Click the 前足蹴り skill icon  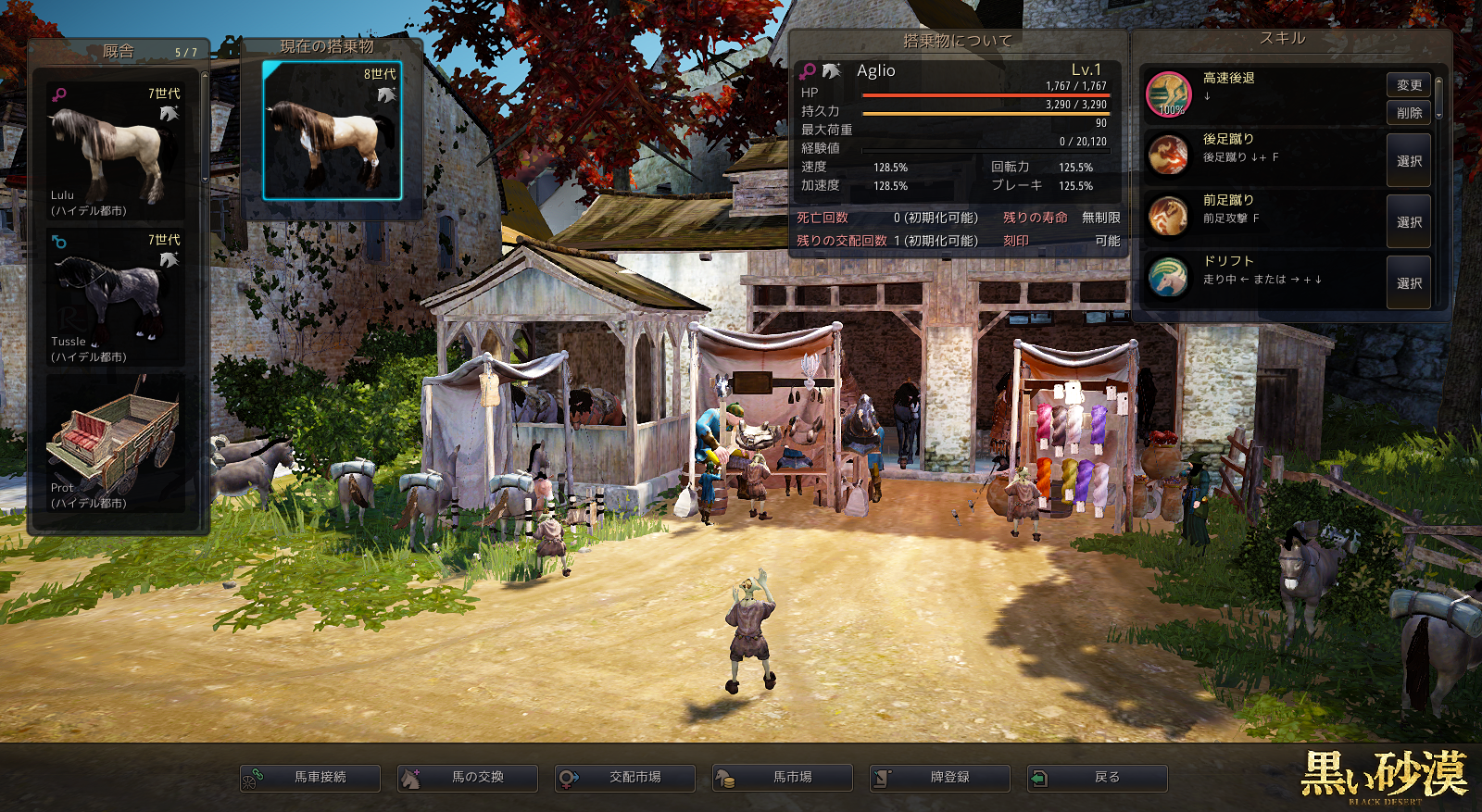(x=1169, y=217)
